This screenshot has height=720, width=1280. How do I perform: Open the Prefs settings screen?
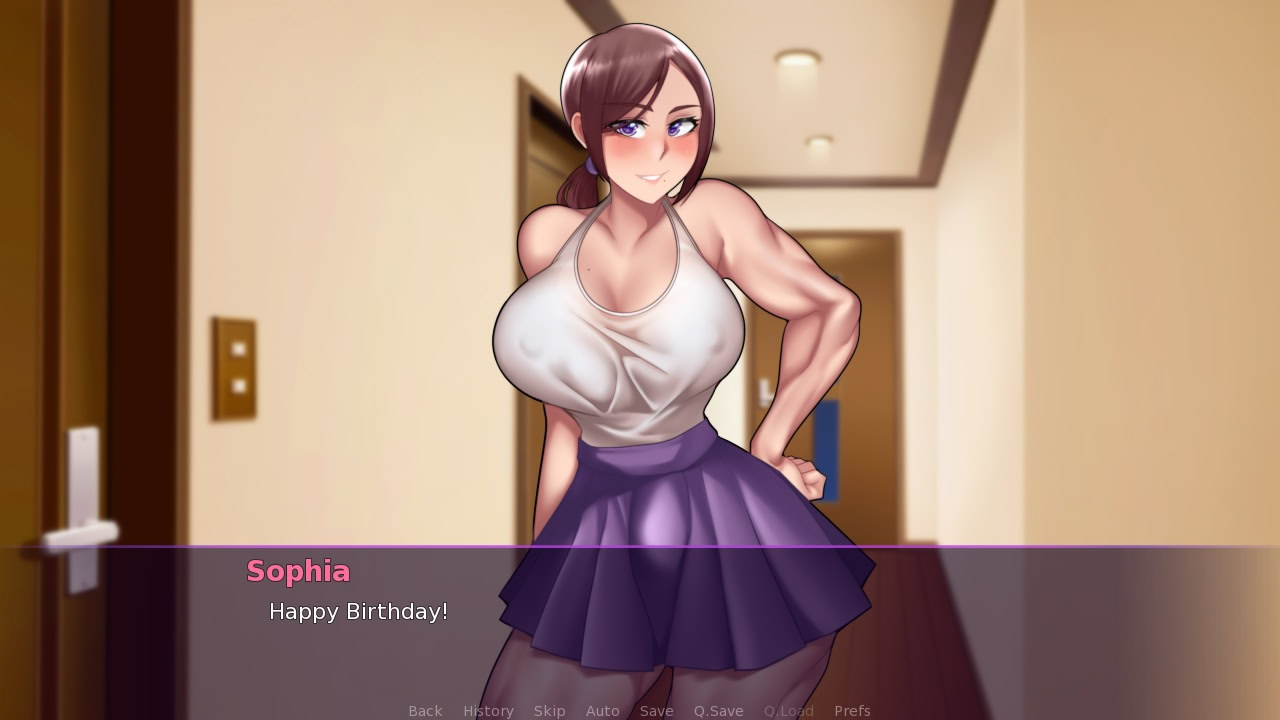pyautogui.click(x=852, y=710)
